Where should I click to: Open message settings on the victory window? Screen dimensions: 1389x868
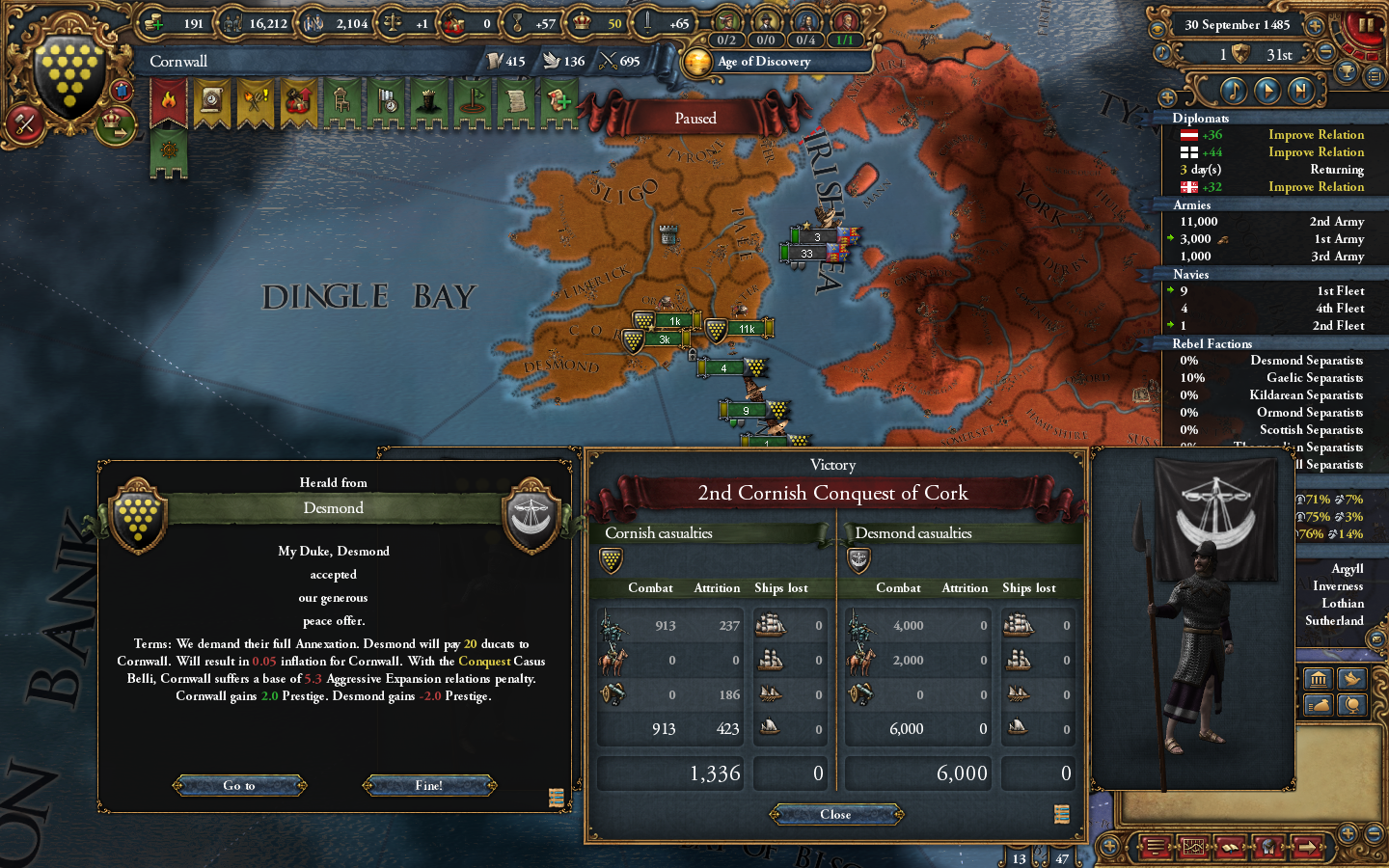[x=1062, y=813]
